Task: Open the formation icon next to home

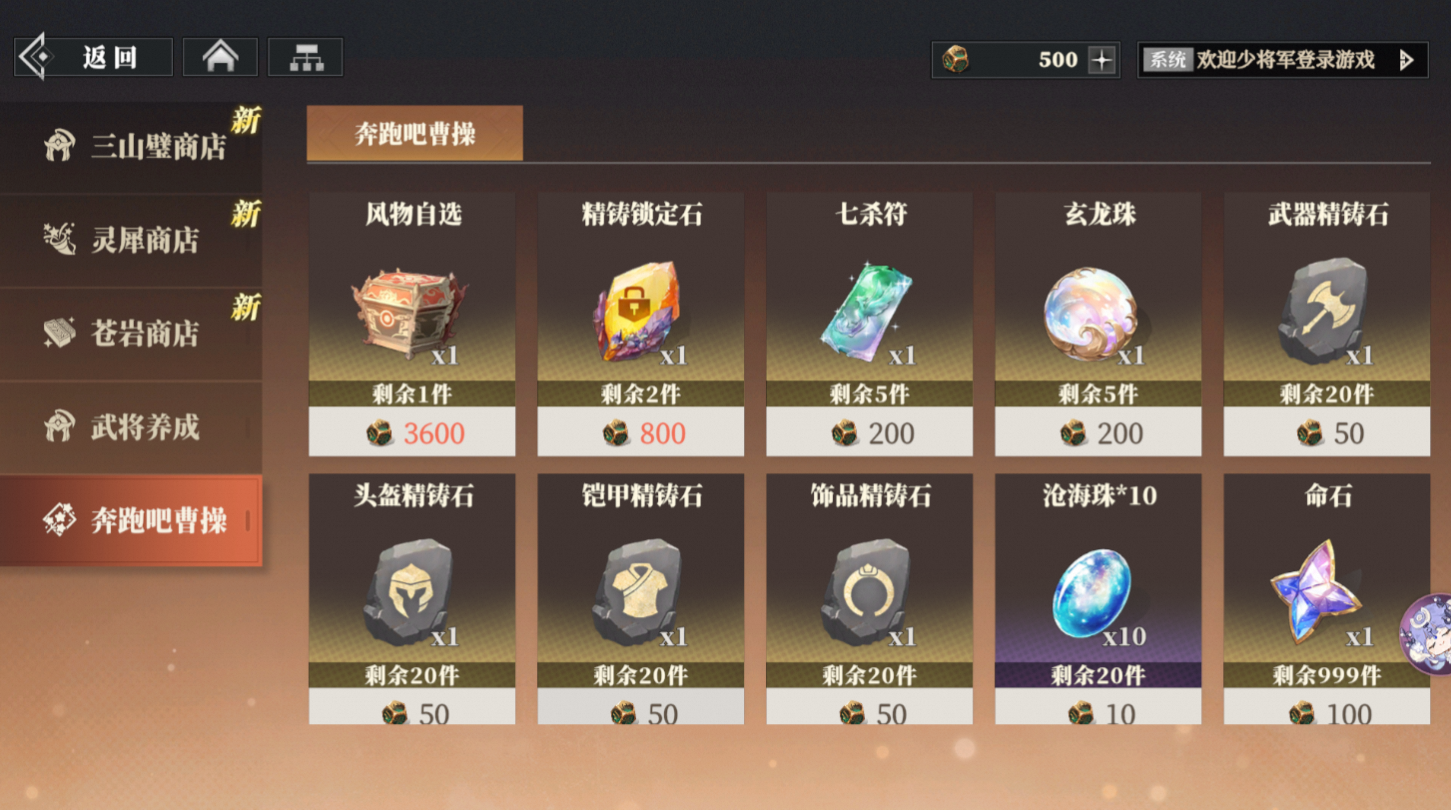Action: tap(305, 56)
